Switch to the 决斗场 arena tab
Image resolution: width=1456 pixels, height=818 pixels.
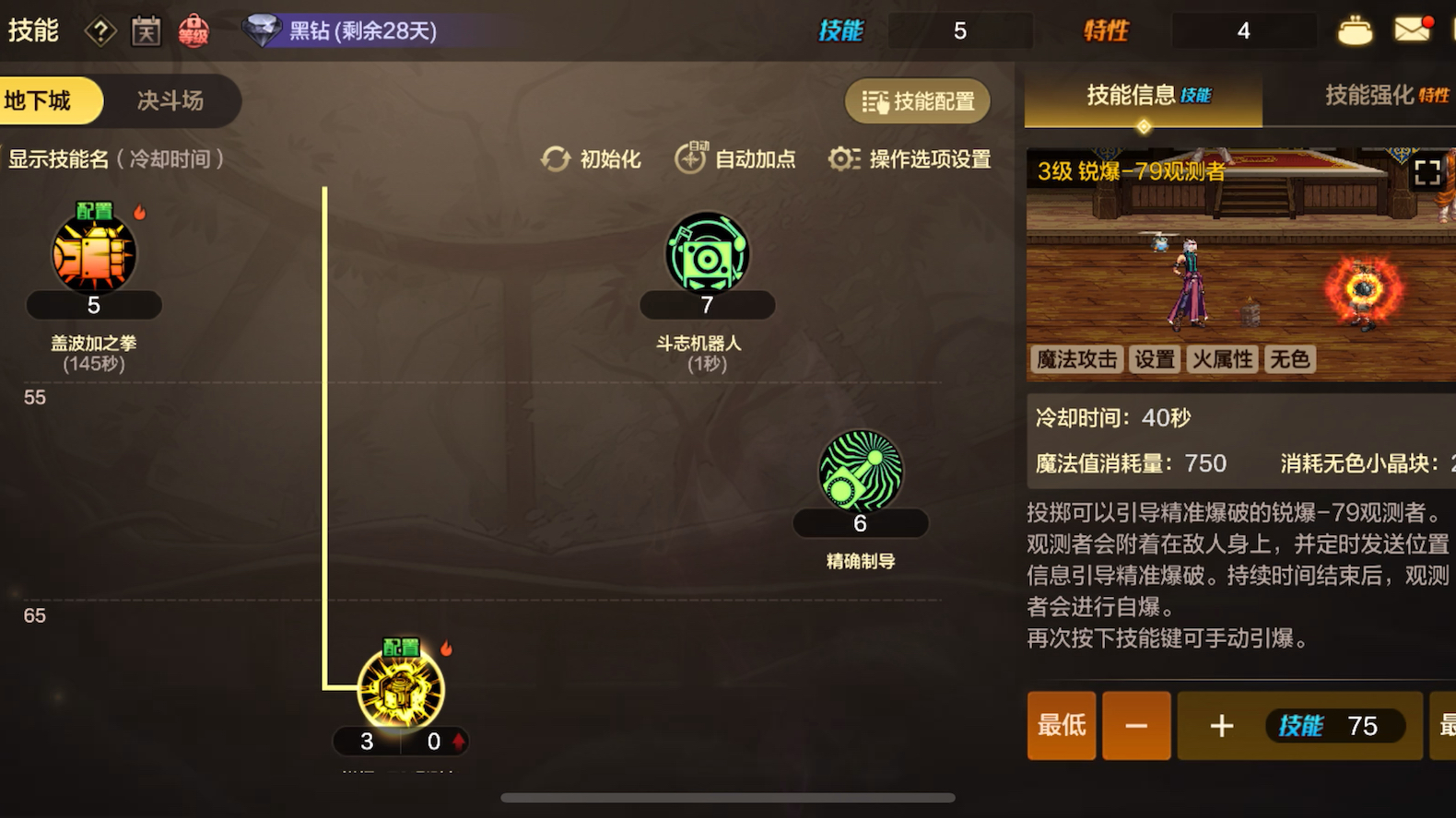170,100
